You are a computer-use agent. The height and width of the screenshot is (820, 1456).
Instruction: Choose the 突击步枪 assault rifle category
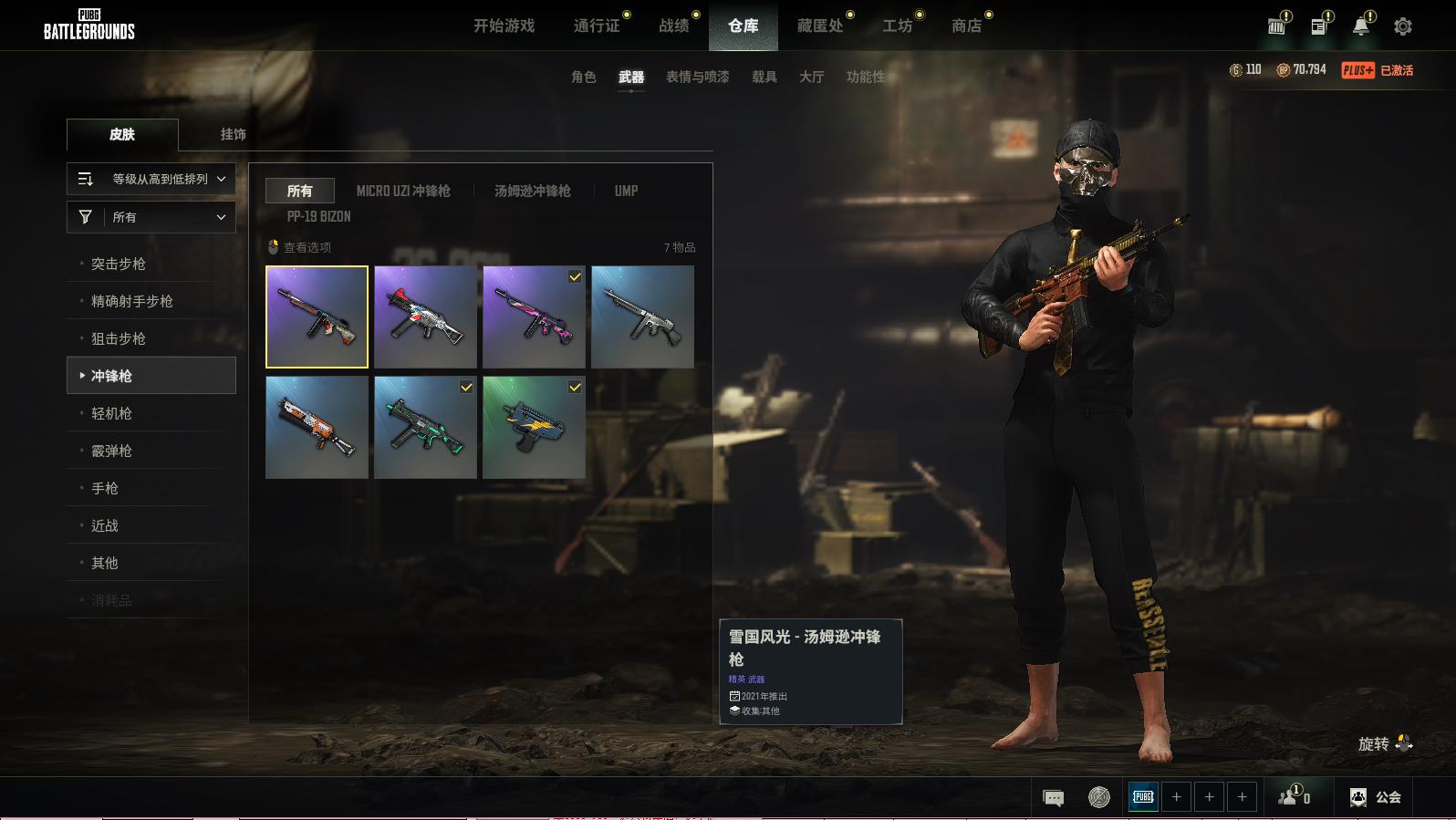(x=119, y=264)
